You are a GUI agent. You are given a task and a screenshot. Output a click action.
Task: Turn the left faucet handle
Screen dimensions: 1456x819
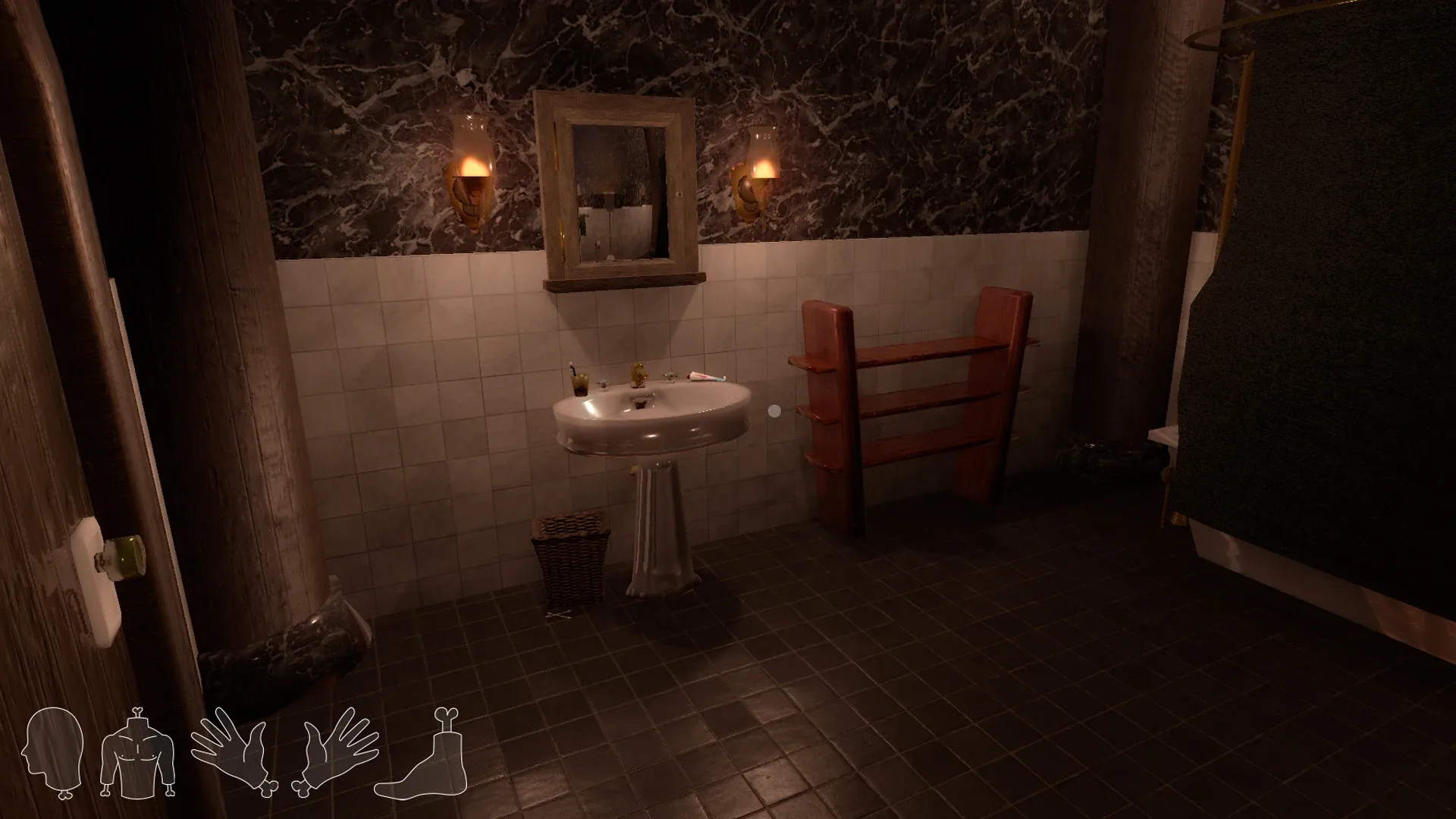604,384
